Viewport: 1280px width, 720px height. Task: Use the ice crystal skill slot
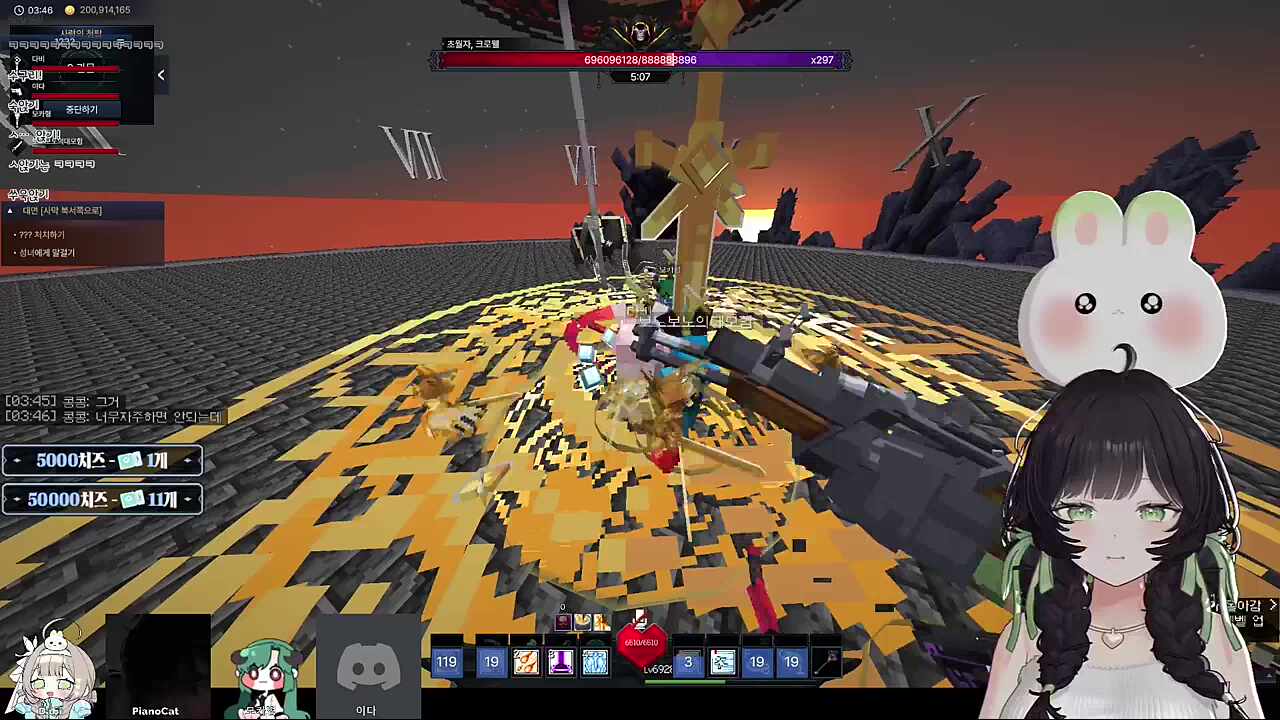click(595, 662)
